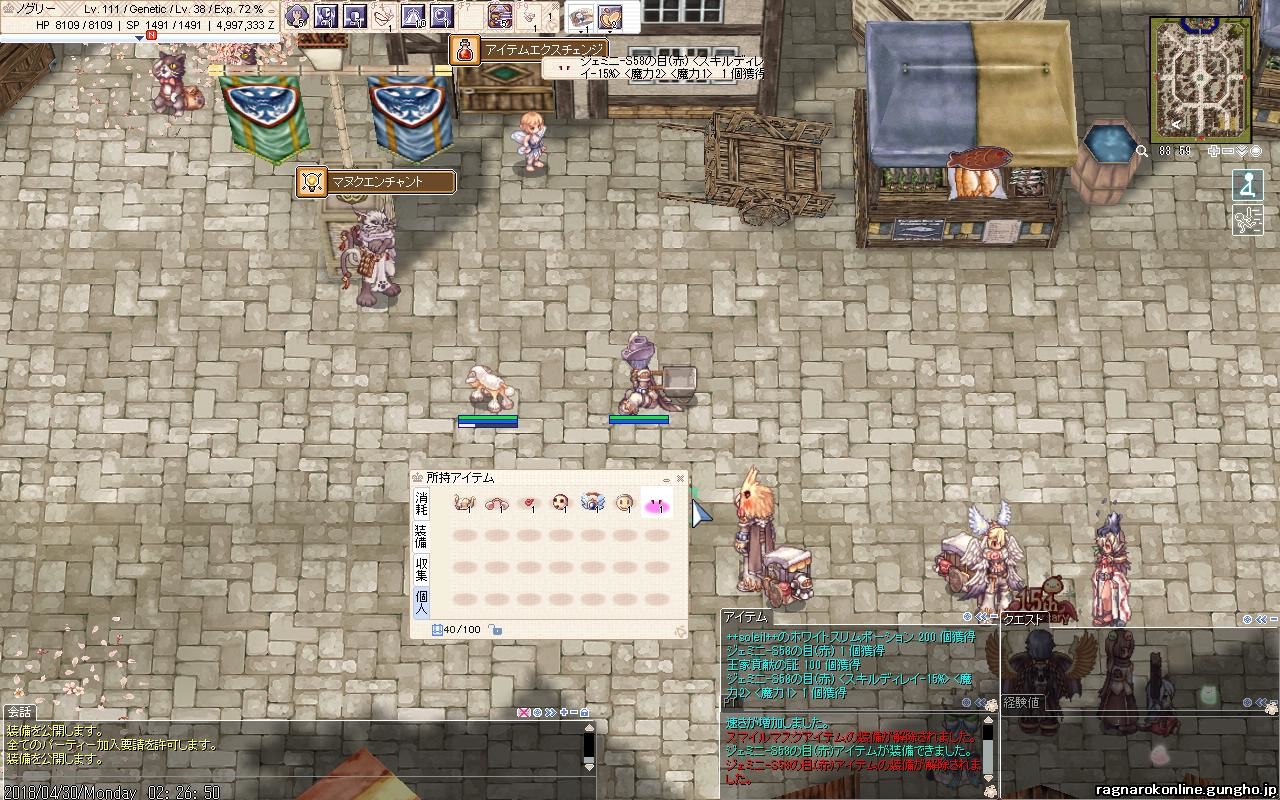
Task: Zoom in the minimap with plus button
Action: (1214, 151)
